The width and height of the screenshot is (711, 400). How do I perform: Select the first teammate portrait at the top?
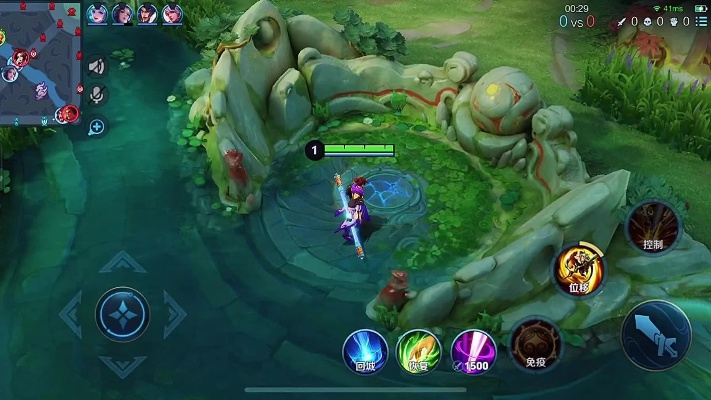[98, 14]
